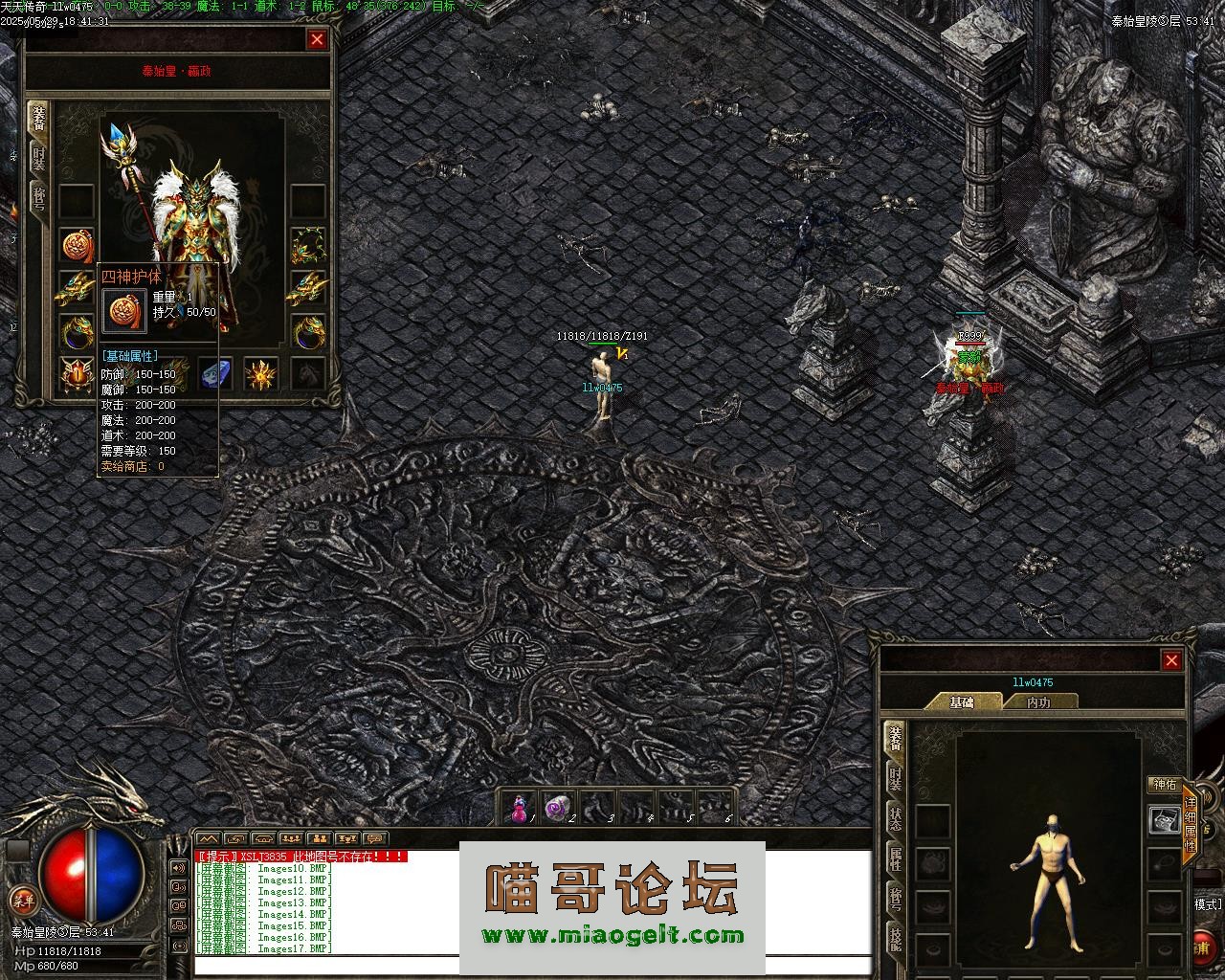
Task: Select the 基础 tab
Action: click(x=962, y=702)
